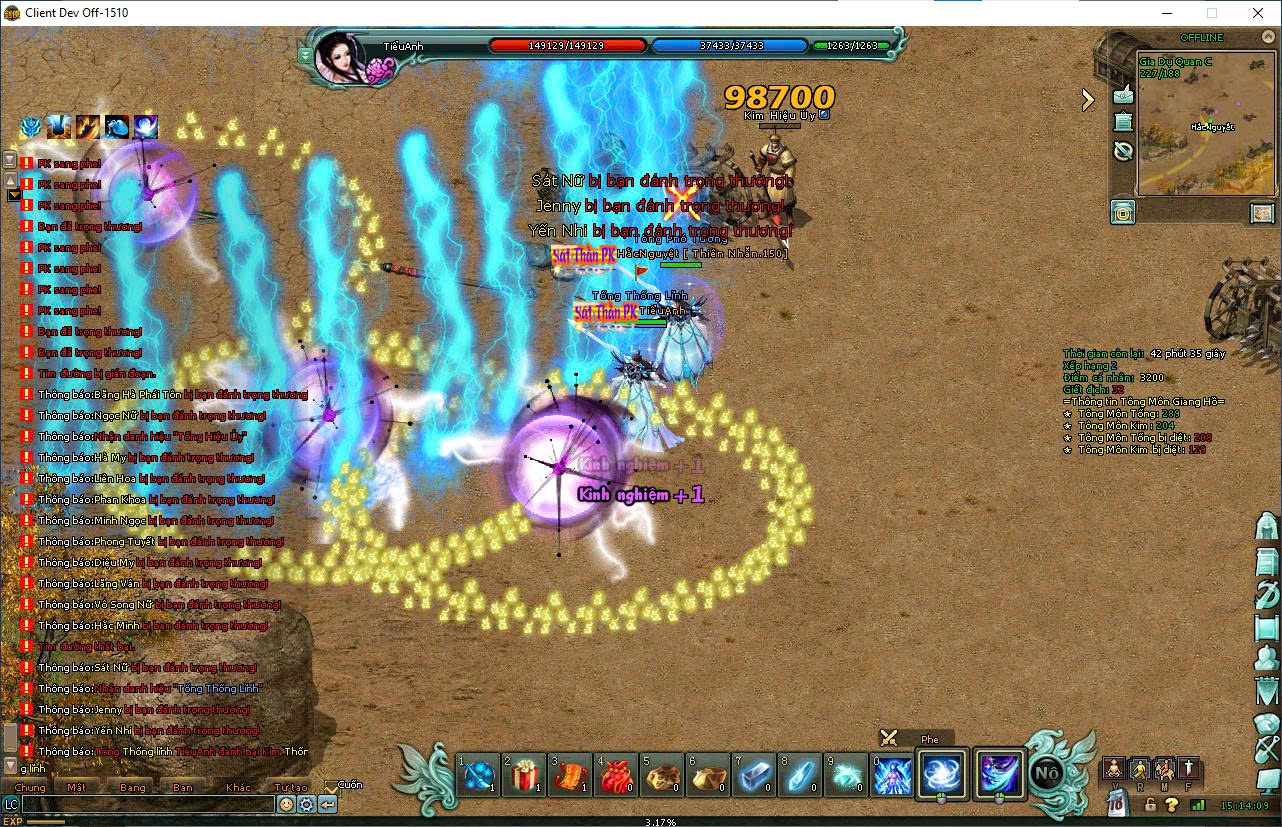Screen dimensions: 1282x827
Task: Use the red scroll item in slot 3
Action: tap(570, 775)
